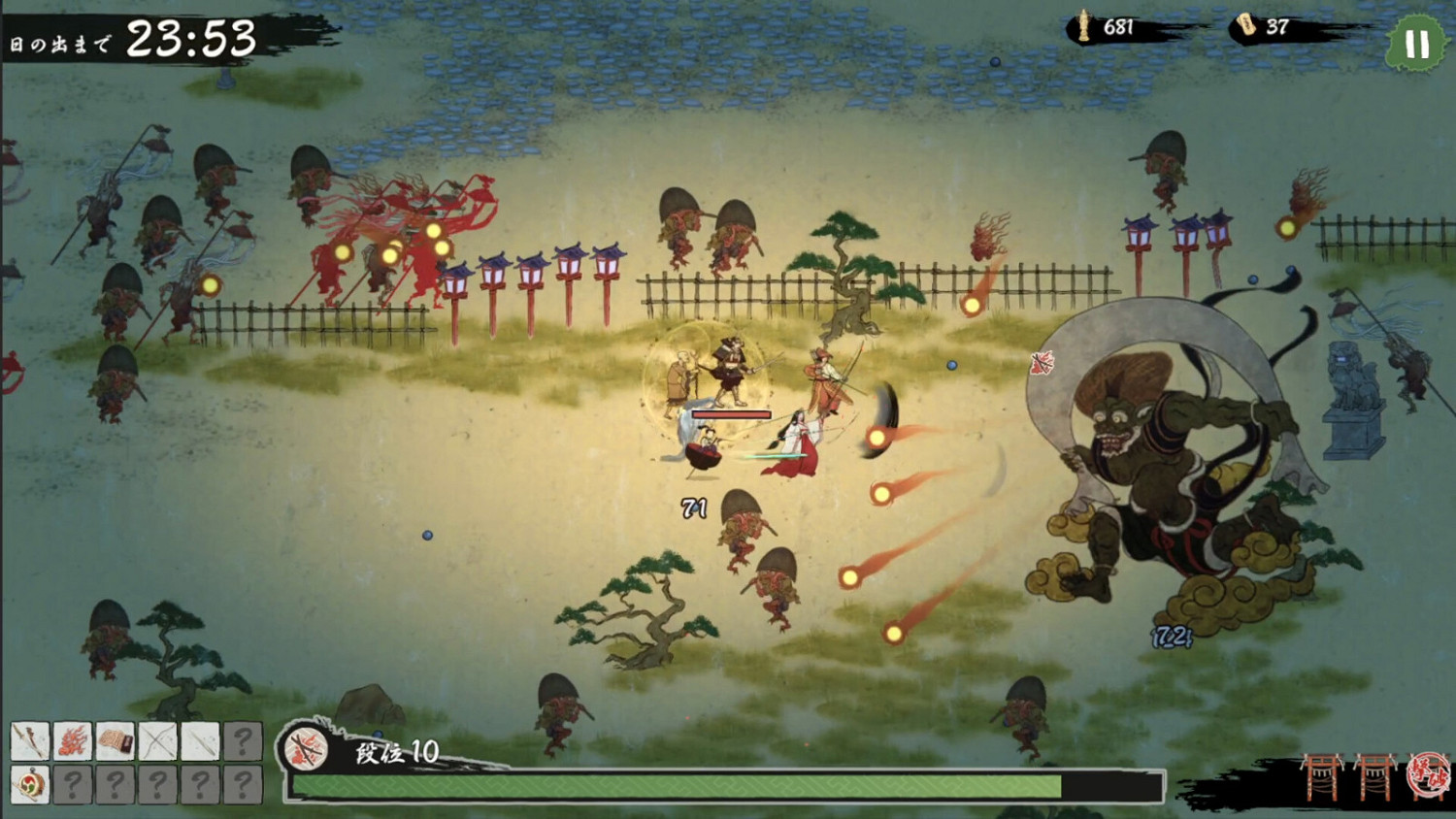The image size is (1456, 819).
Task: Open the fire spirit weapon slot
Action: (73, 740)
